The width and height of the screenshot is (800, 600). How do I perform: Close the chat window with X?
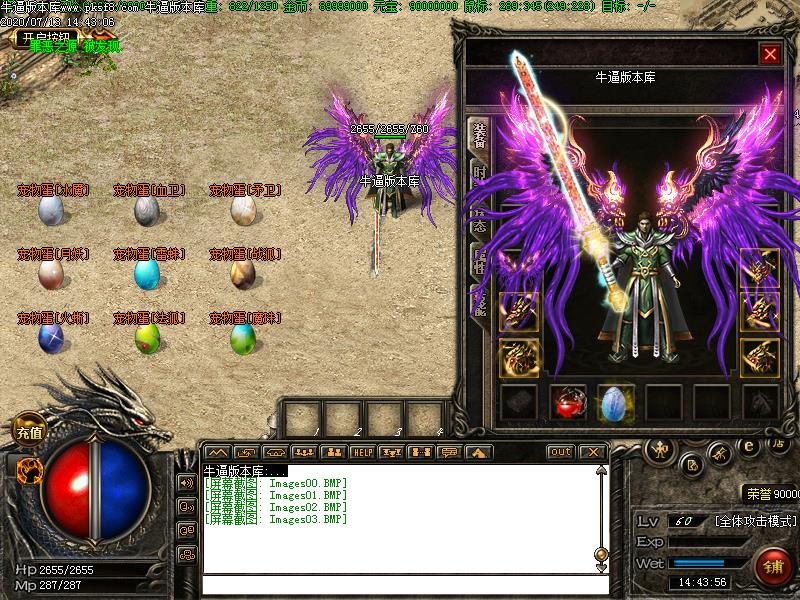tap(592, 452)
